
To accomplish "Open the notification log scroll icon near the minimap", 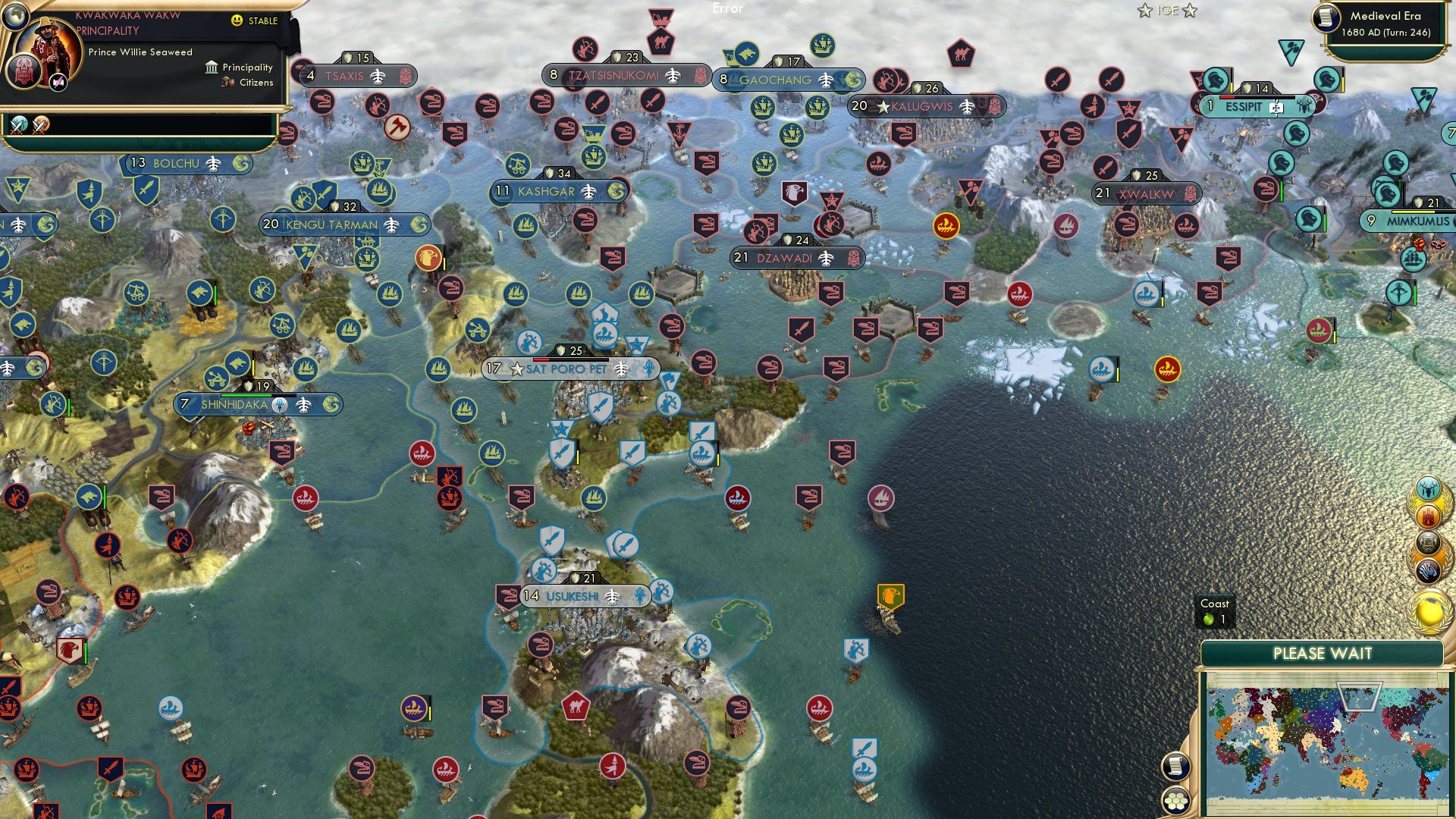I will (1175, 767).
